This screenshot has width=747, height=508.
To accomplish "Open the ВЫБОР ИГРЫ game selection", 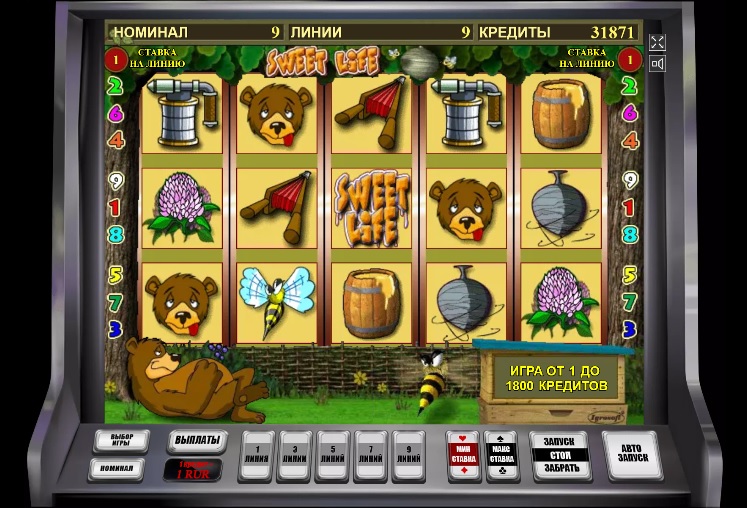I will click(121, 441).
